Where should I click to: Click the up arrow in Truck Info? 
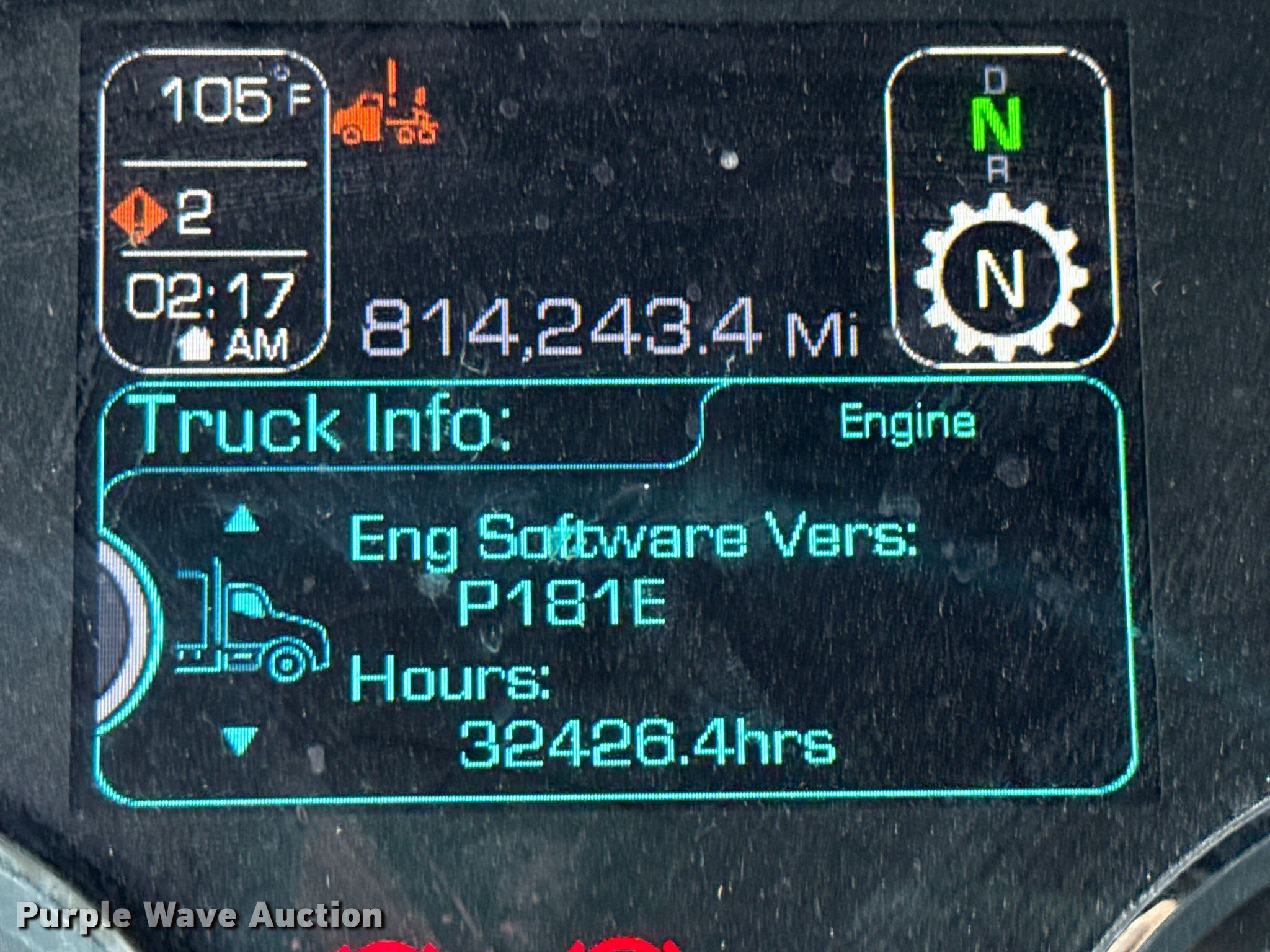pos(241,519)
